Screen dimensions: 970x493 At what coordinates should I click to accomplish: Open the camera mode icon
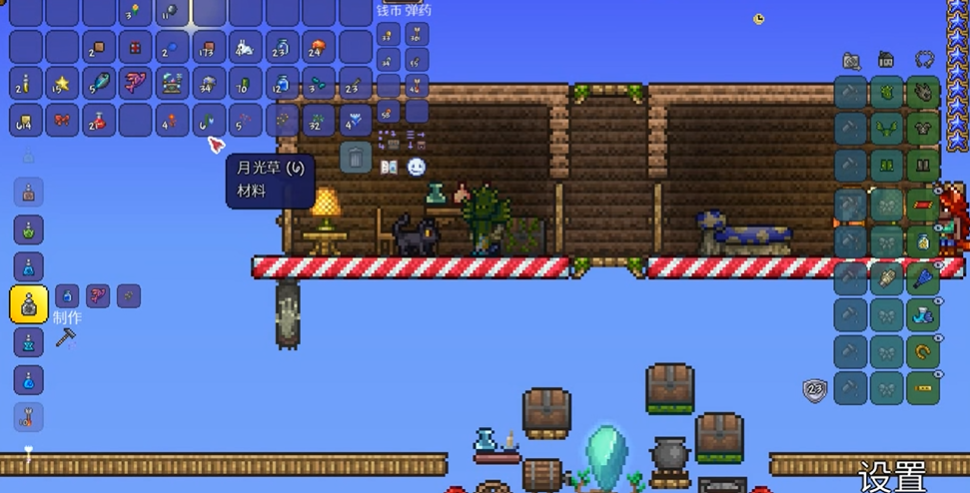pyautogui.click(x=851, y=60)
